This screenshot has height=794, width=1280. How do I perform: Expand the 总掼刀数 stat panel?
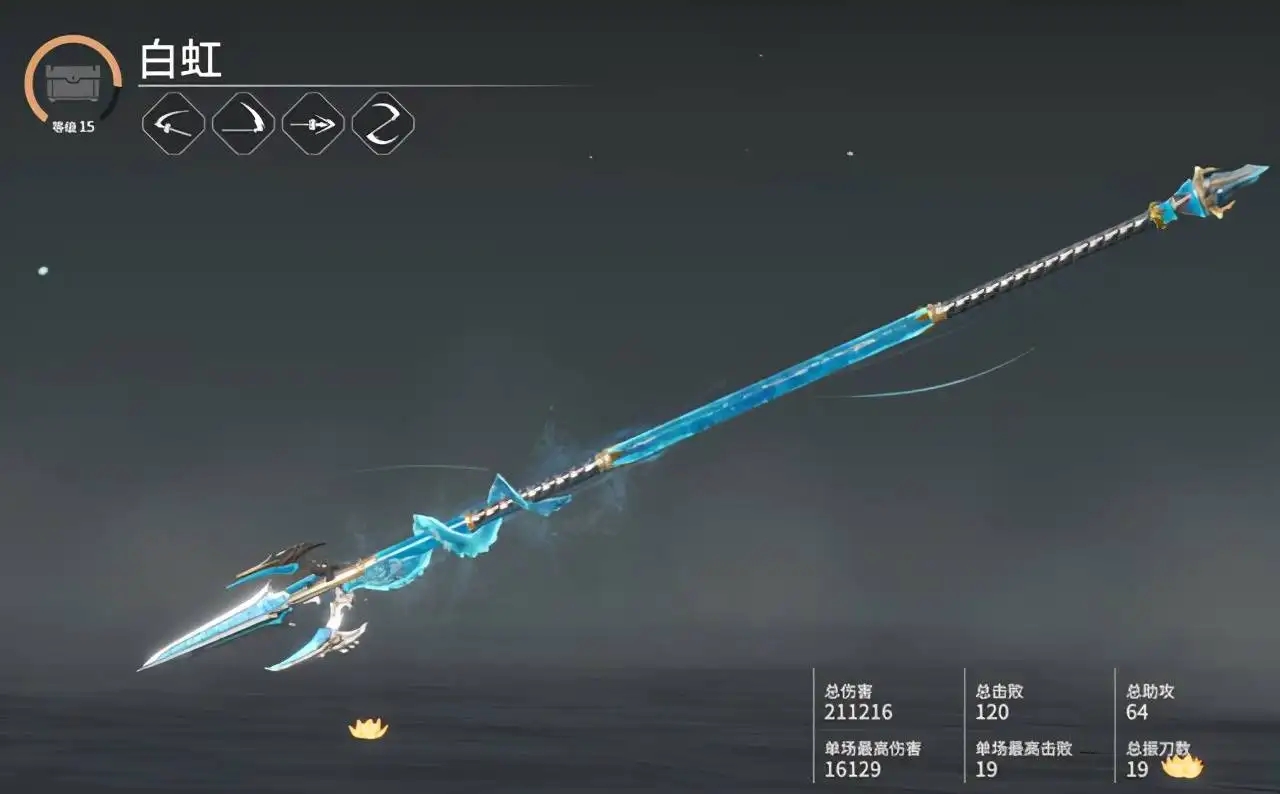[1150, 760]
